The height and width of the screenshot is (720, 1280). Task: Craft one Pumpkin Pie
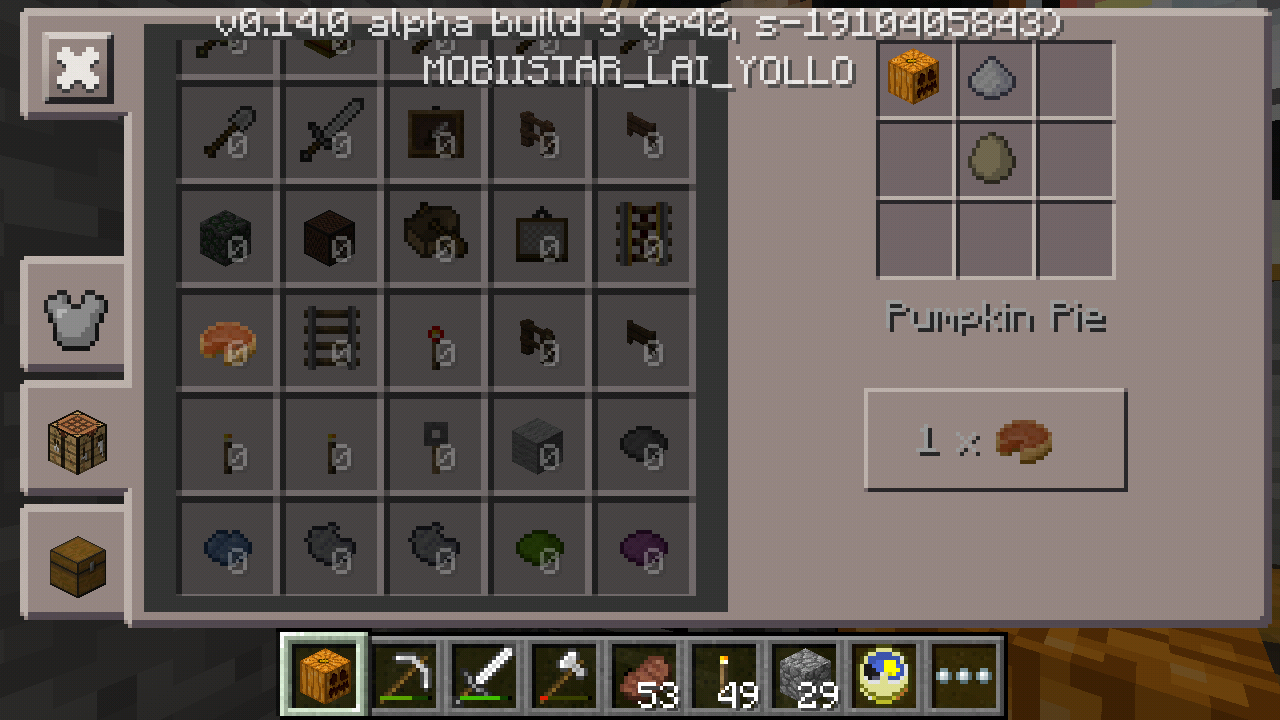click(995, 440)
